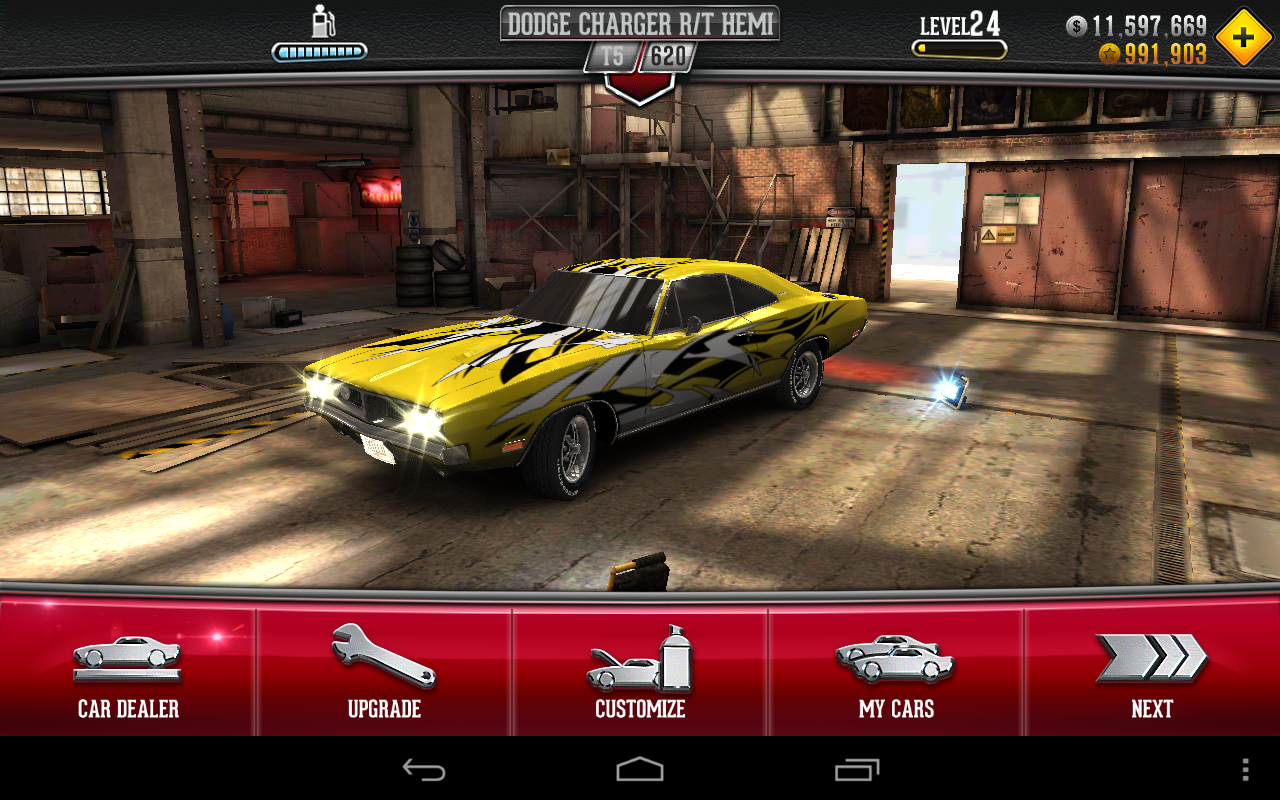Open Android recent apps button
1280x800 pixels.
(857, 769)
